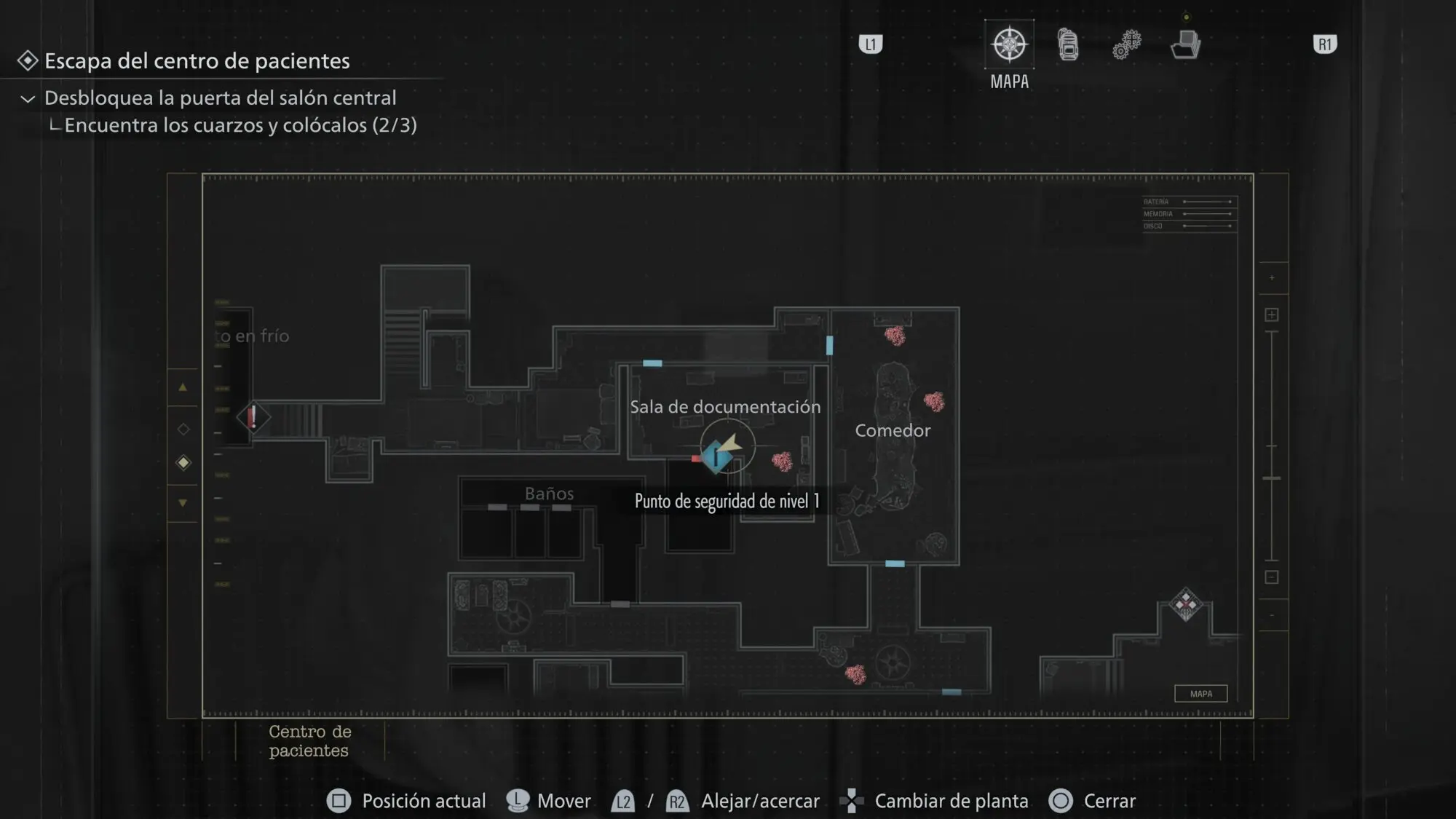Image resolution: width=1456 pixels, height=819 pixels.
Task: Collapse the 'Desbloquea la puerta del salón central' objective
Action: pyautogui.click(x=28, y=98)
